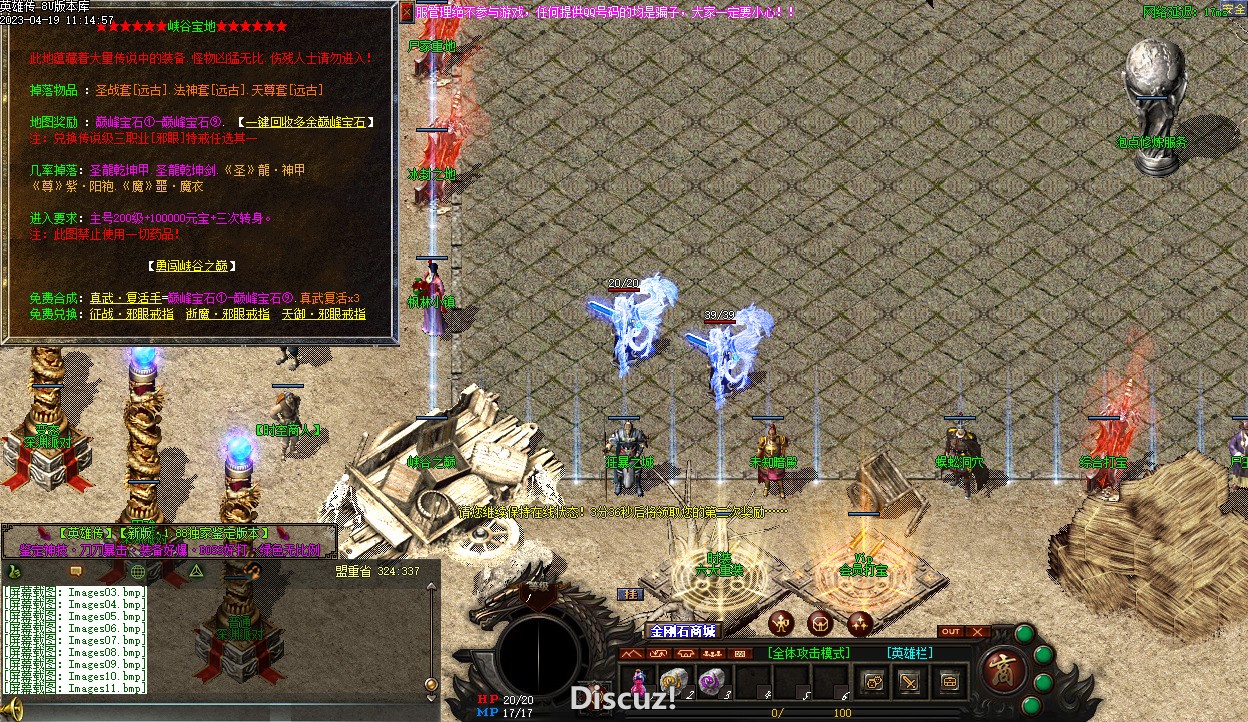Image resolution: width=1248 pixels, height=722 pixels.
Task: Exchange for 逝魔·邪眼戒指
Action: click(227, 314)
